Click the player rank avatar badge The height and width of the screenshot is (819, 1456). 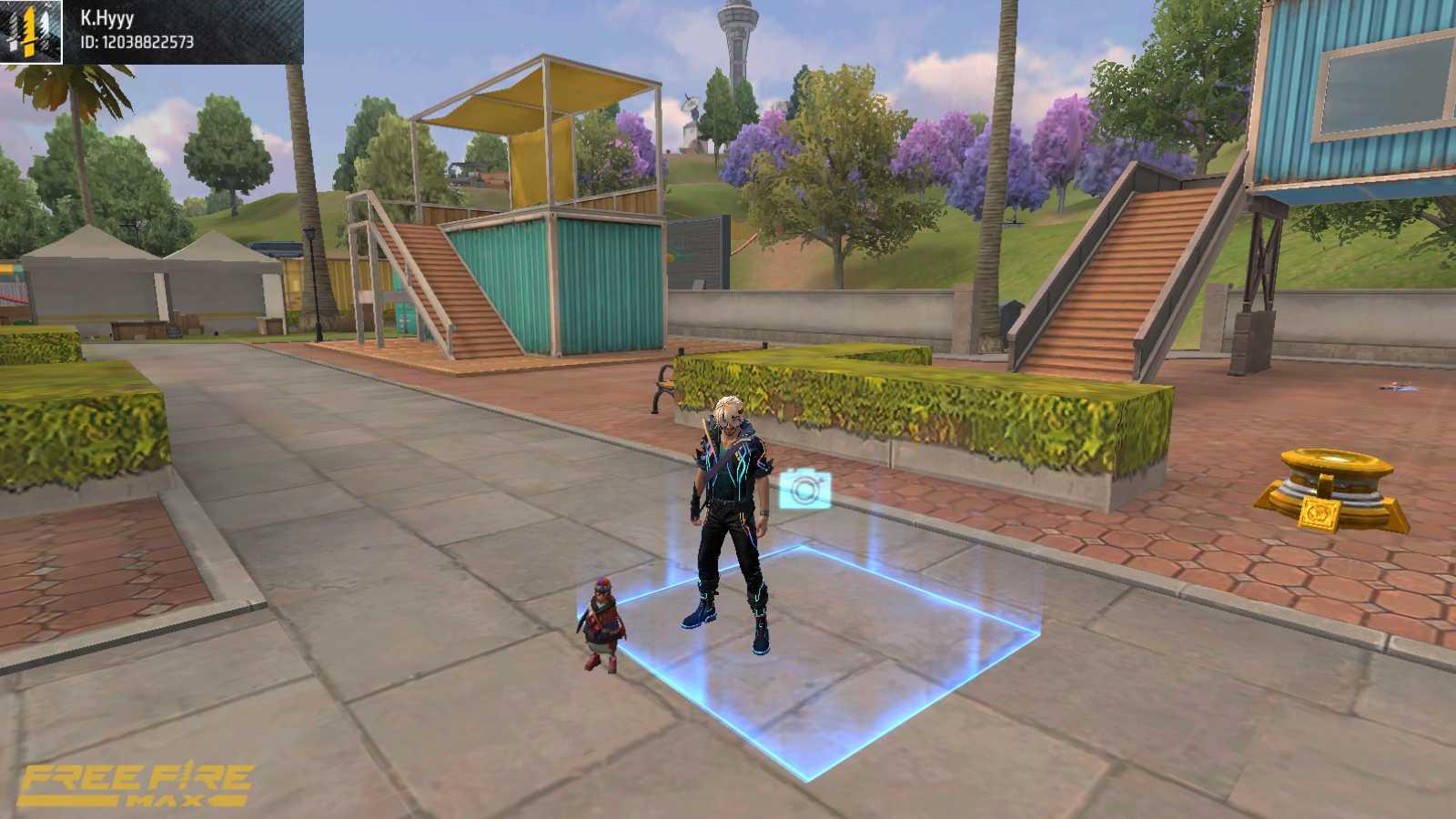(x=31, y=32)
